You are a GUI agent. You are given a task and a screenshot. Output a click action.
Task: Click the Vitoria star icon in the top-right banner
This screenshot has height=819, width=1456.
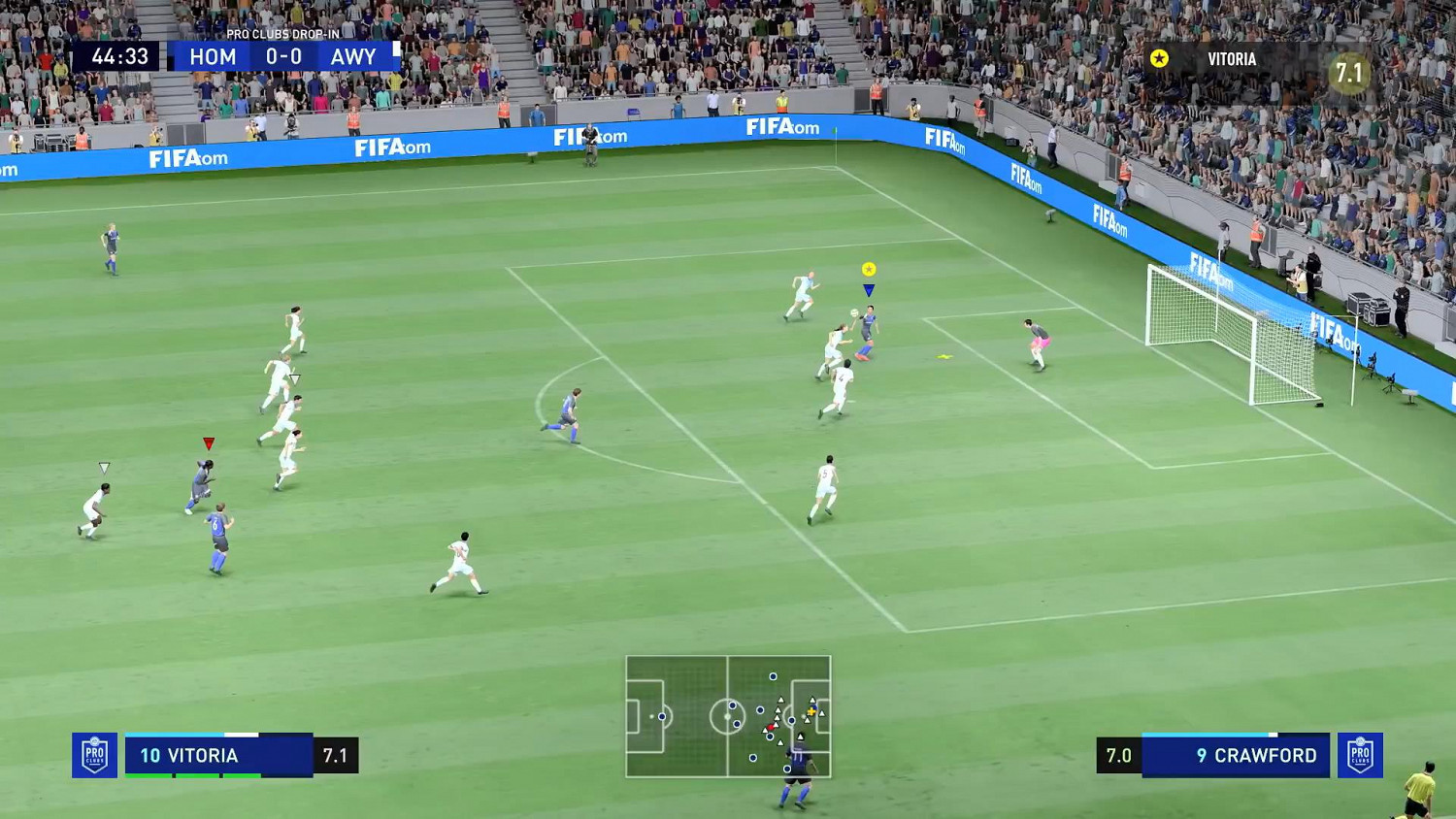pos(1158,58)
